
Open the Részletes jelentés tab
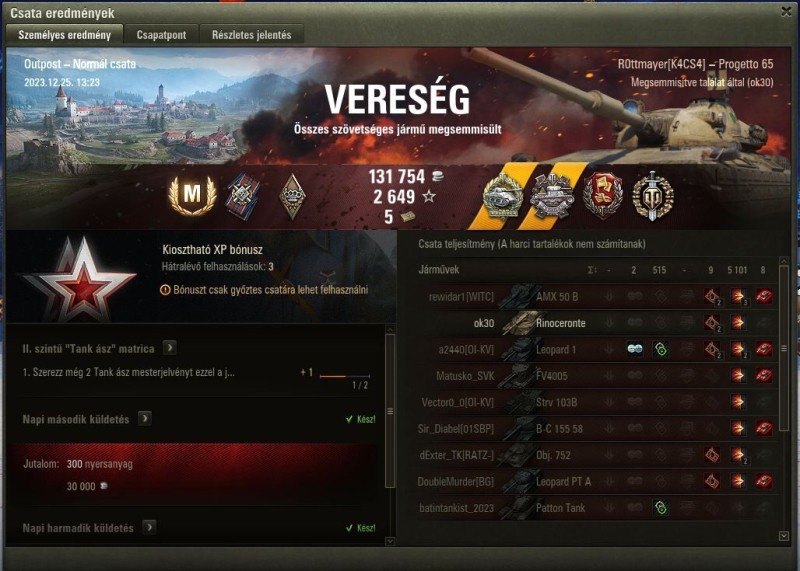pos(251,34)
